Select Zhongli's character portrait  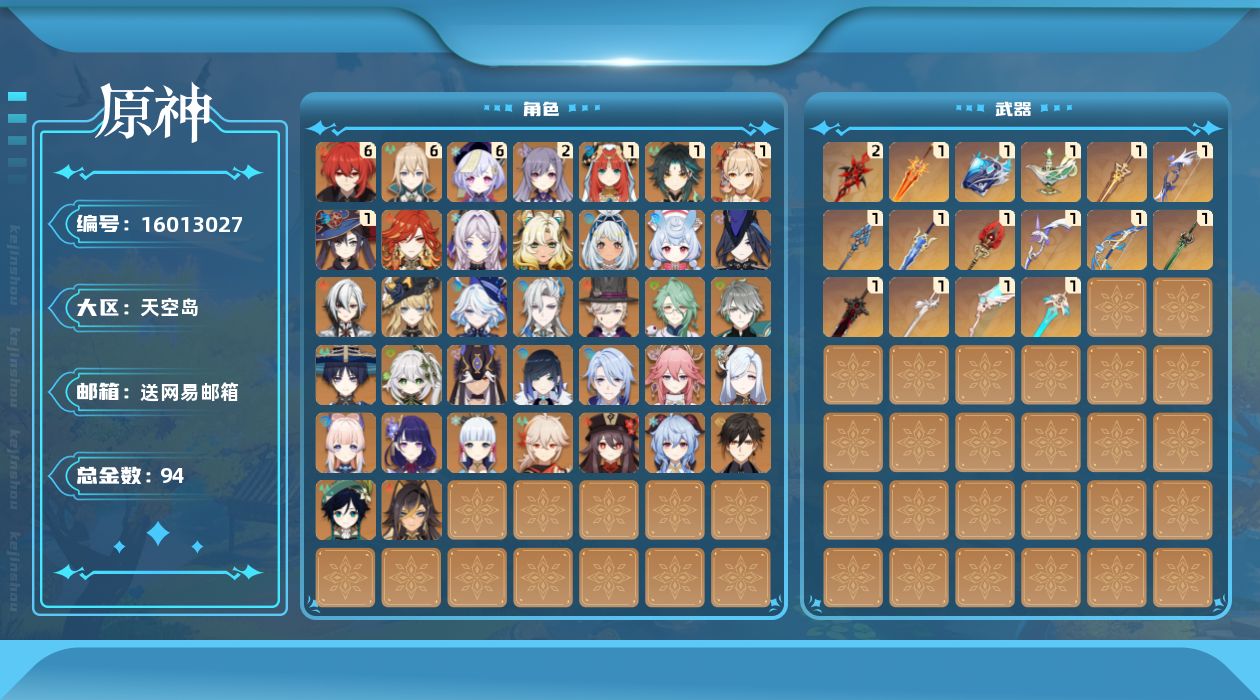742,443
